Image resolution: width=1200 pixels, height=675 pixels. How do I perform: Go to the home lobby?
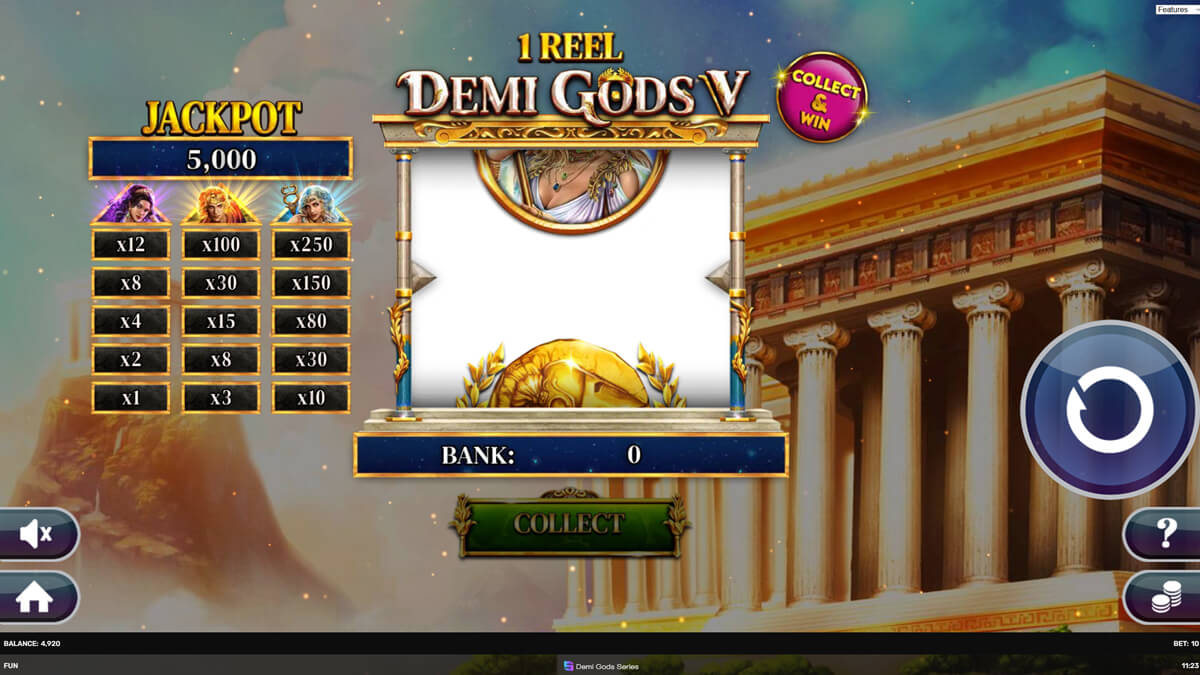[35, 597]
